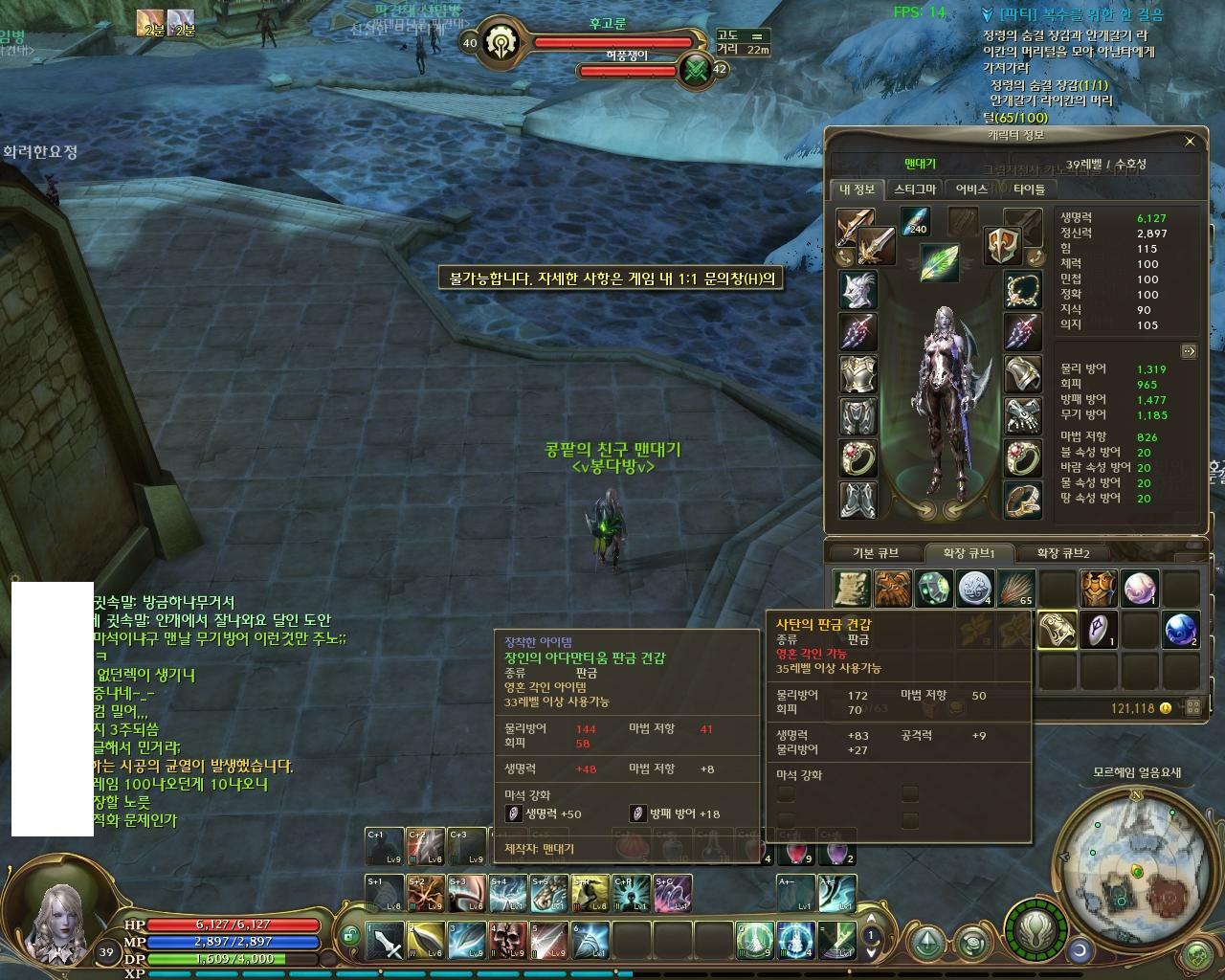This screenshot has height=980, width=1225.
Task: Select the rune stone inventory item
Action: (1098, 630)
